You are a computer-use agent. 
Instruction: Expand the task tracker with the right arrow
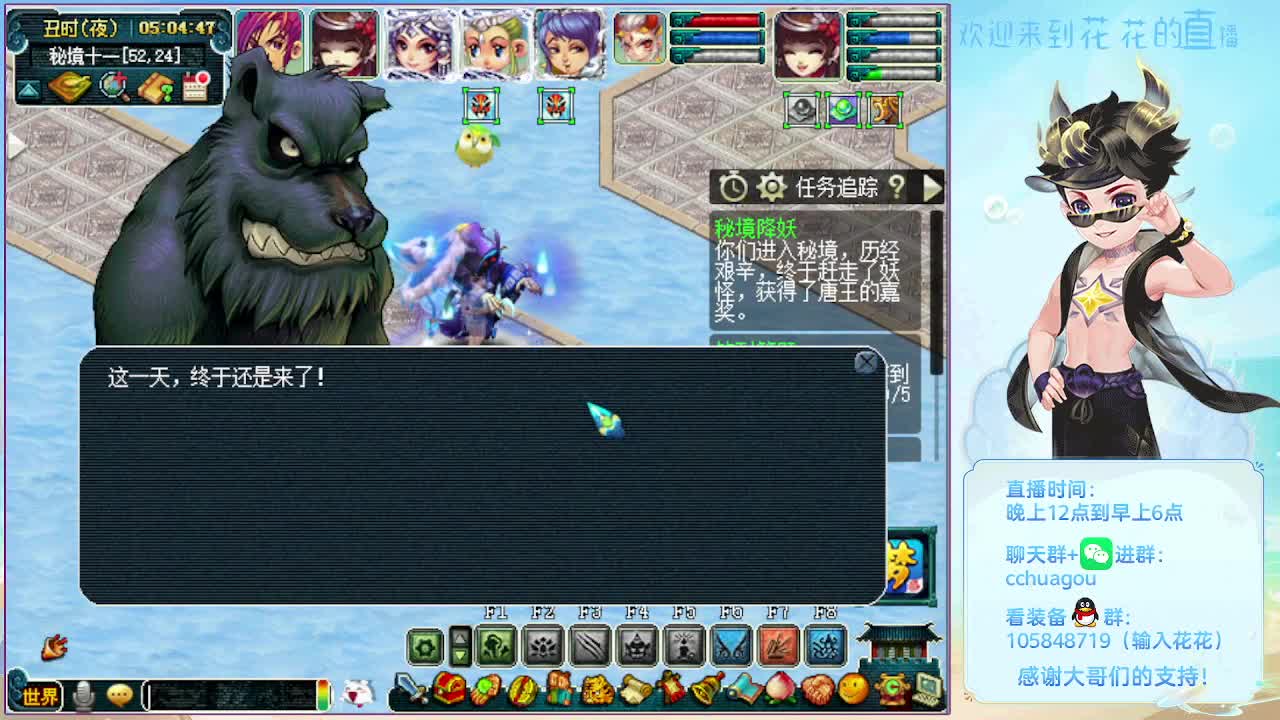tap(931, 186)
